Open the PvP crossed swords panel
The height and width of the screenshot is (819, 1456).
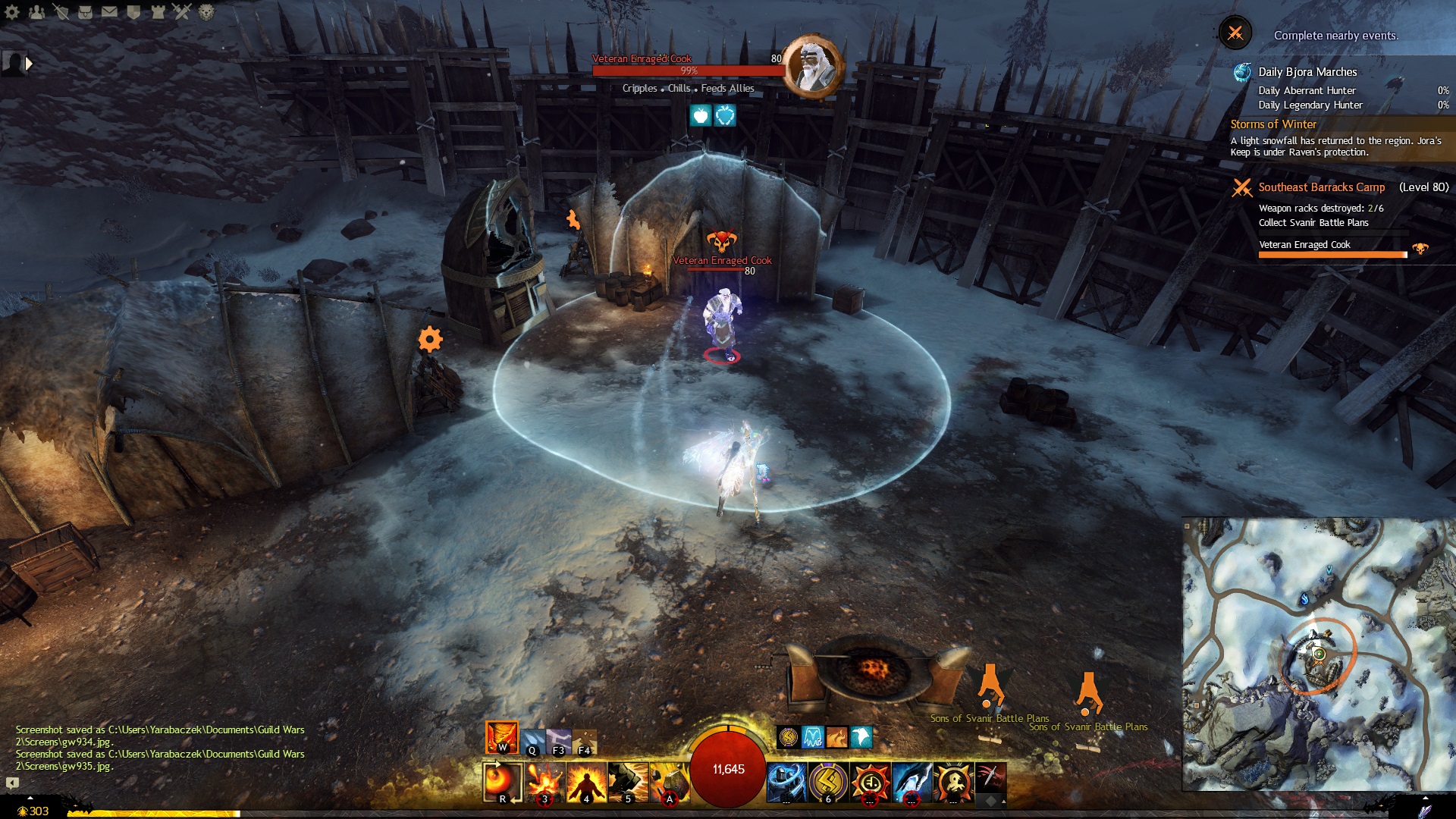coord(182,11)
